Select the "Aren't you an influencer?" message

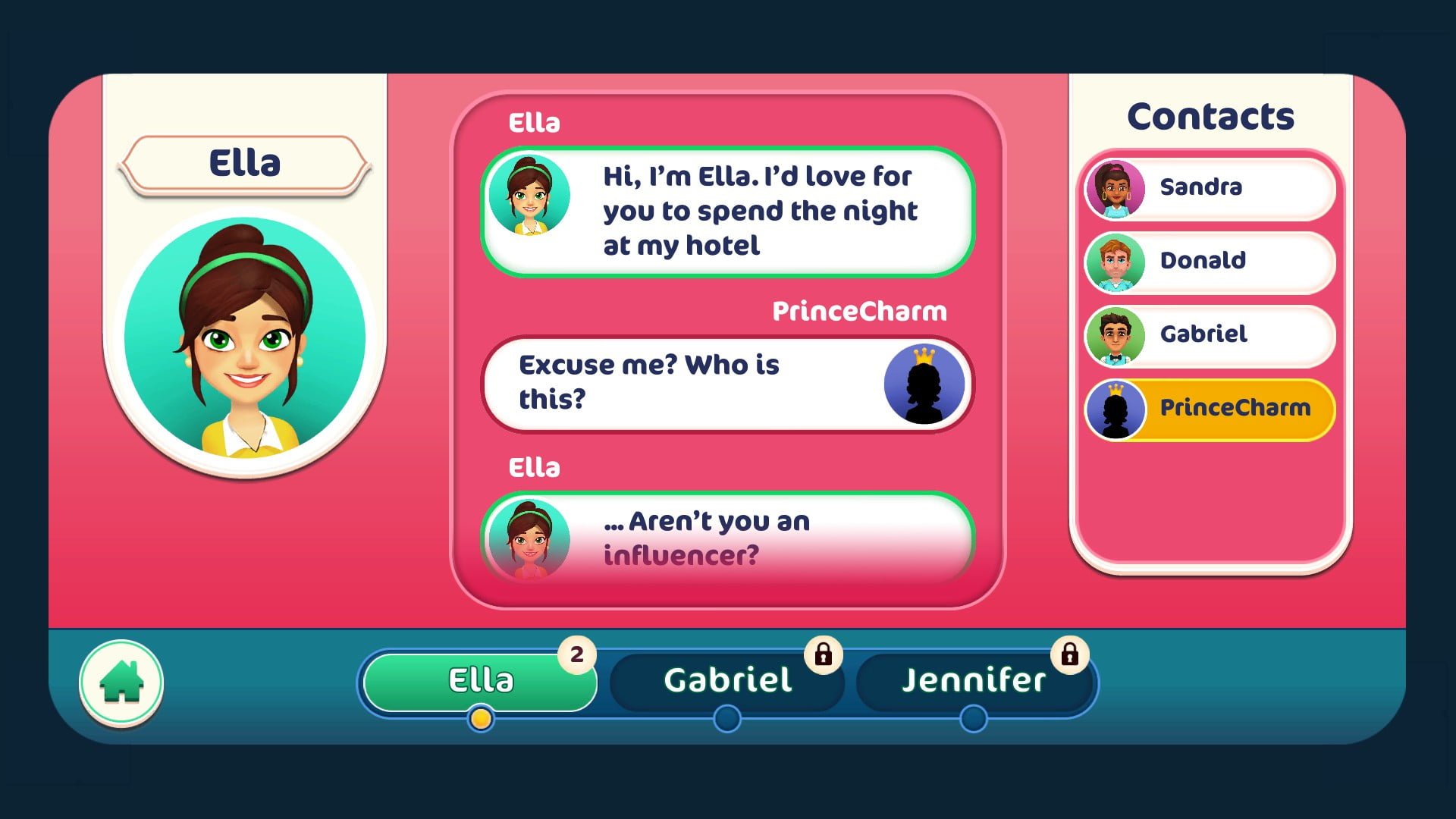728,538
